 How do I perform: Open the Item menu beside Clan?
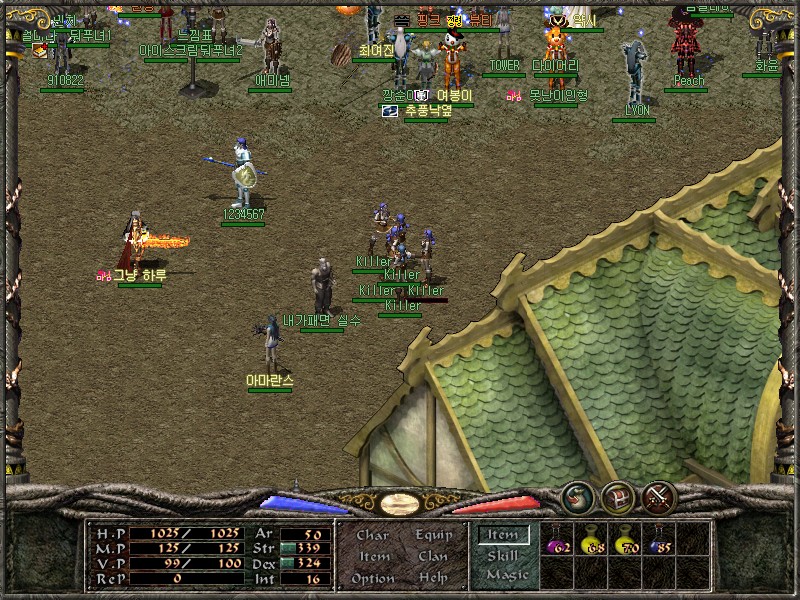(373, 556)
